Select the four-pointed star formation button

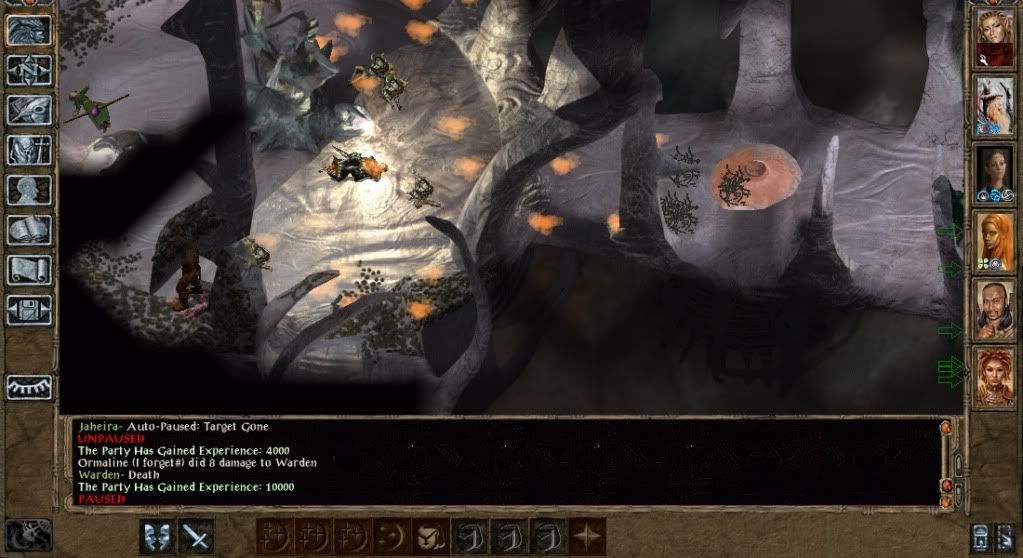pyautogui.click(x=585, y=535)
